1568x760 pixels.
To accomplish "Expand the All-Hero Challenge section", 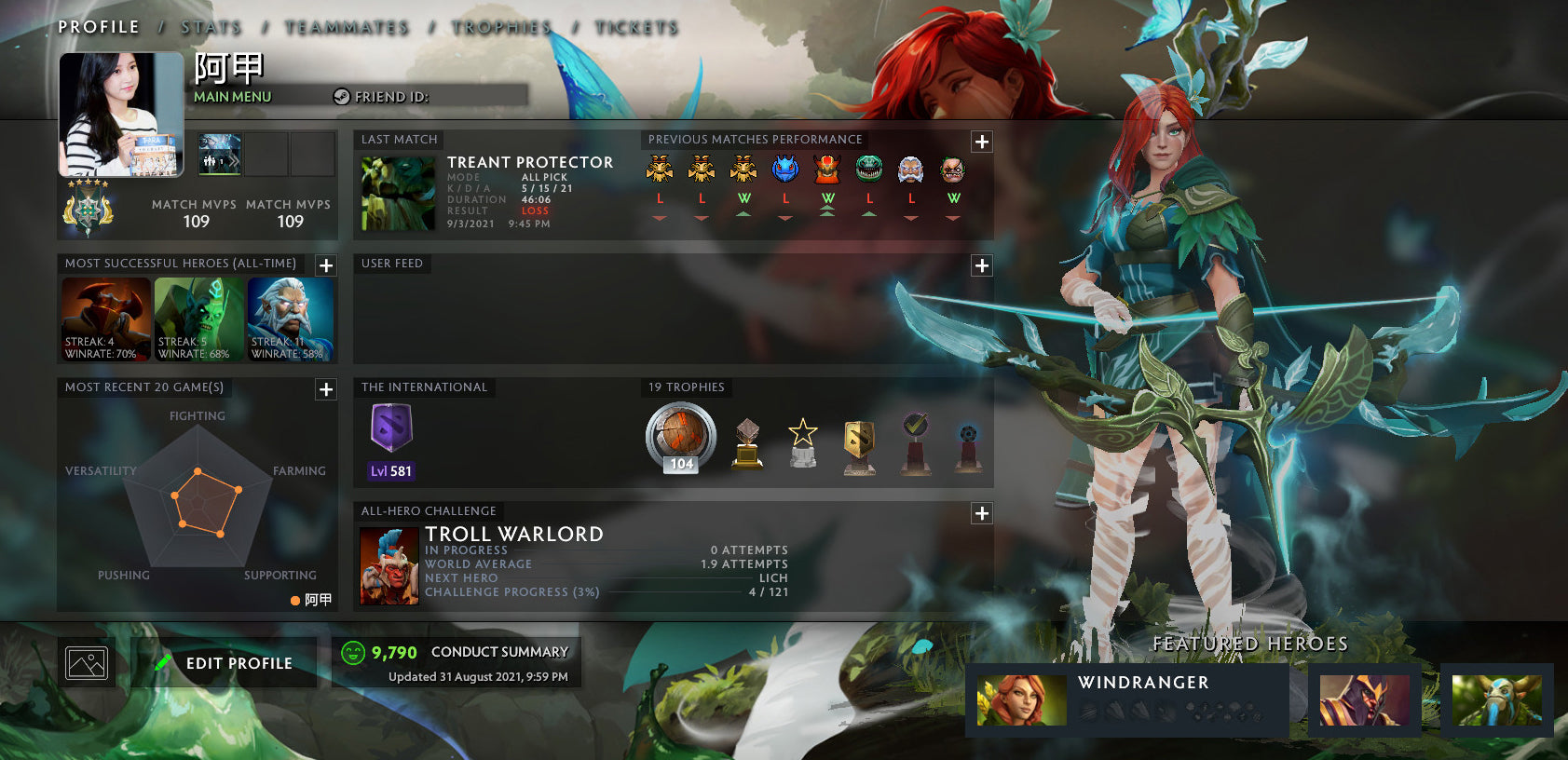I will tap(981, 512).
